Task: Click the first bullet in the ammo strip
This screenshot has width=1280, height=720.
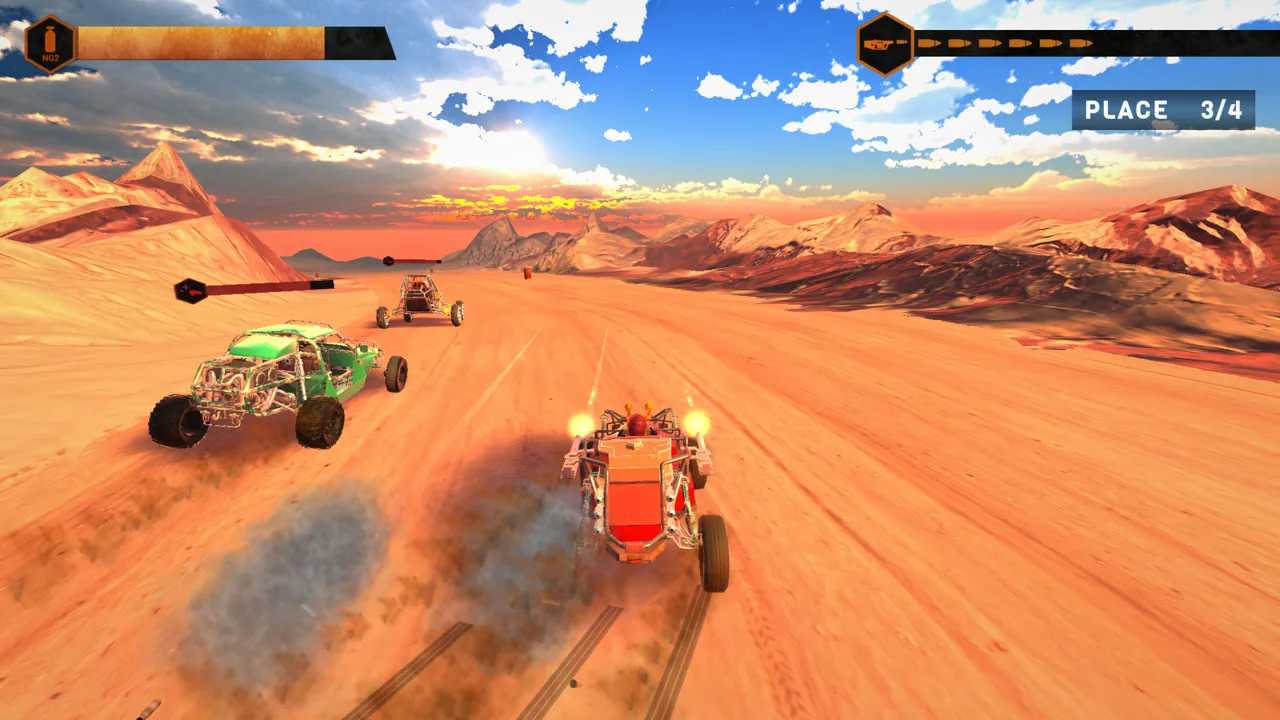Action: (931, 44)
